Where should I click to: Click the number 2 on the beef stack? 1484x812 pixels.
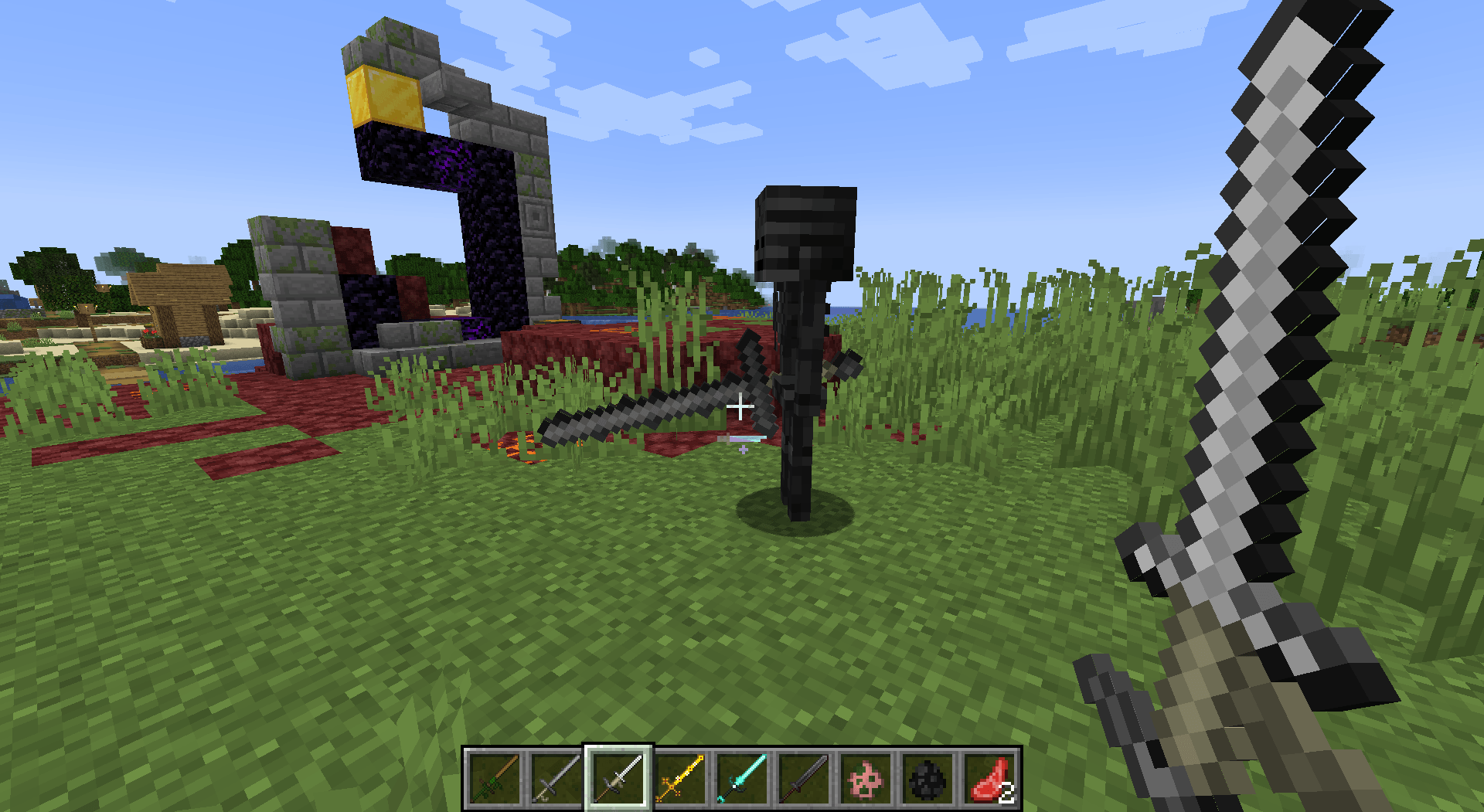pos(1006,791)
